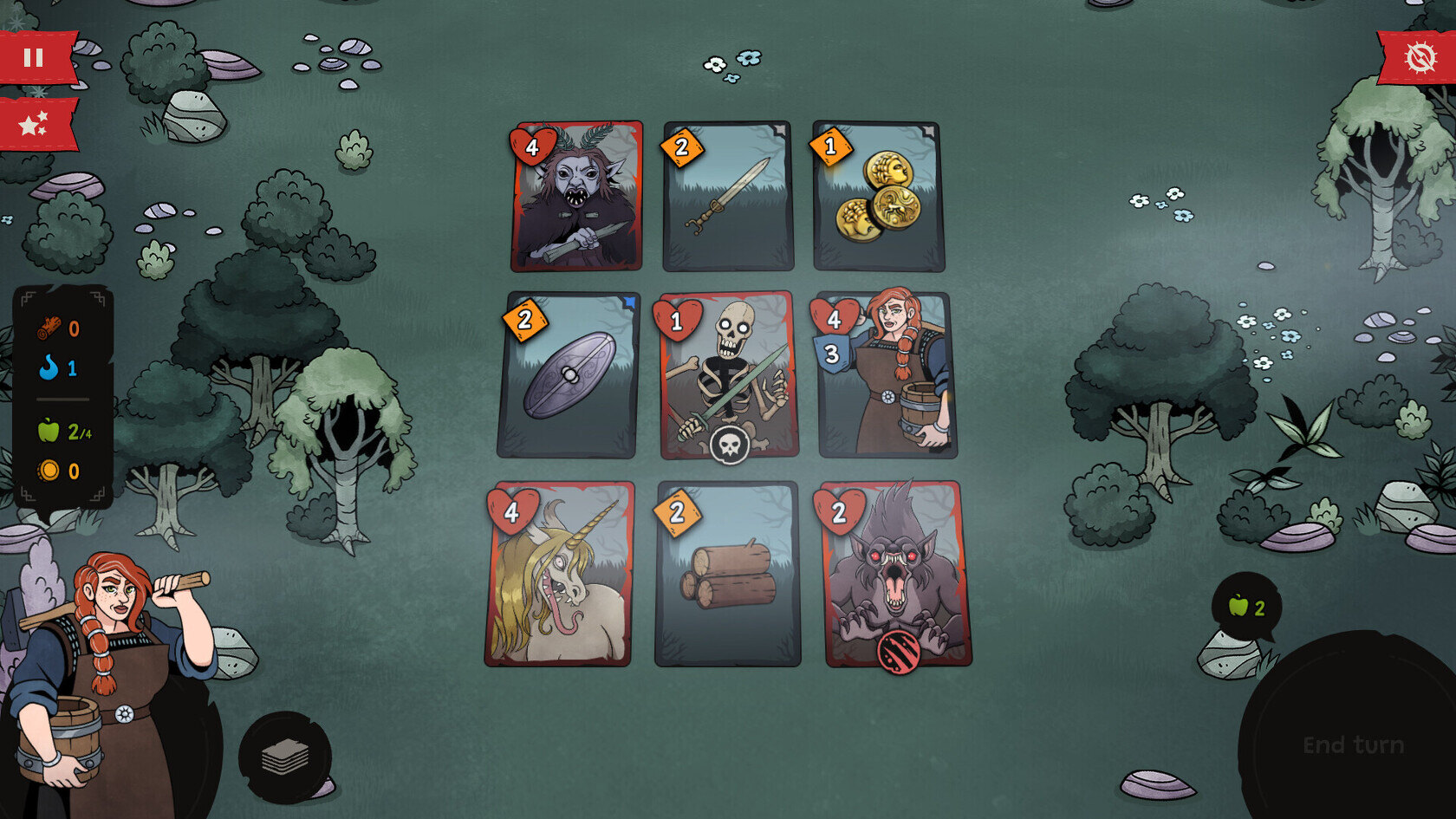This screenshot has height=819, width=1456.
Task: Choose the shield card
Action: tap(569, 375)
